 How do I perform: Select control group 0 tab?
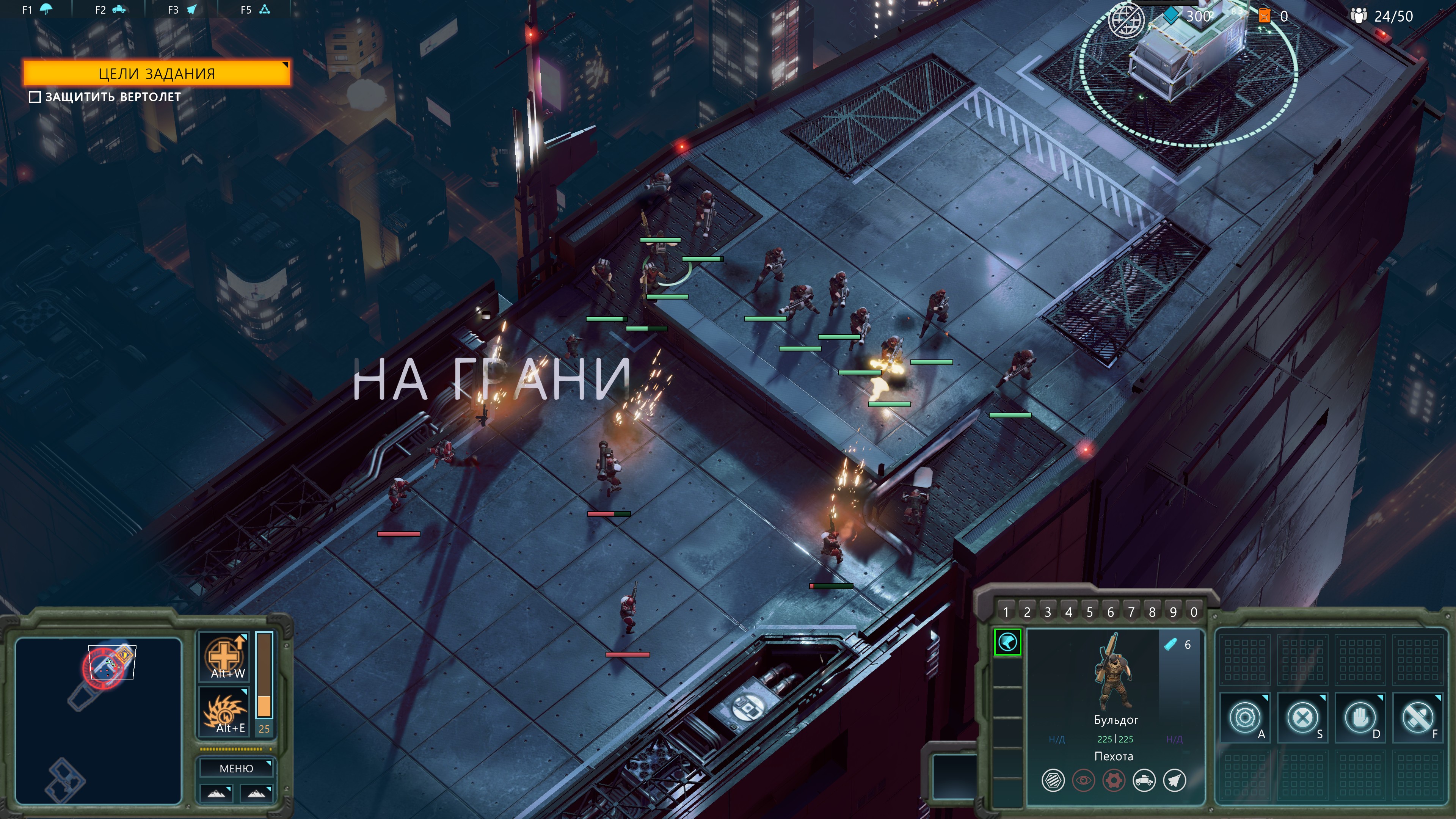point(1194,612)
